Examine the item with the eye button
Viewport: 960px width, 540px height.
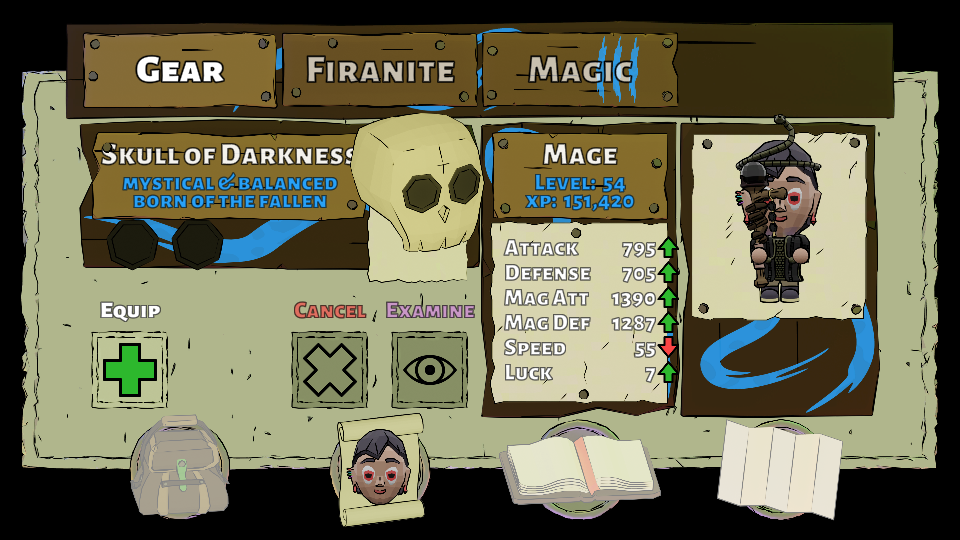pos(430,370)
